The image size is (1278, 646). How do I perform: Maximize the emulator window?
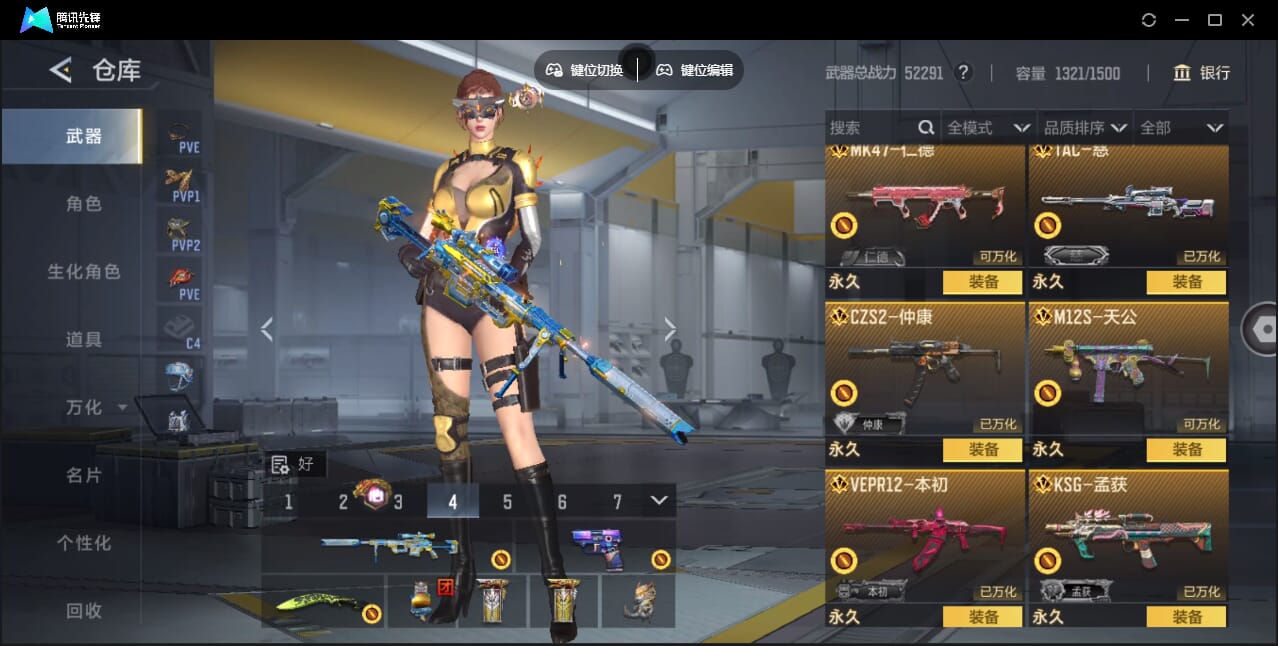pyautogui.click(x=1215, y=20)
